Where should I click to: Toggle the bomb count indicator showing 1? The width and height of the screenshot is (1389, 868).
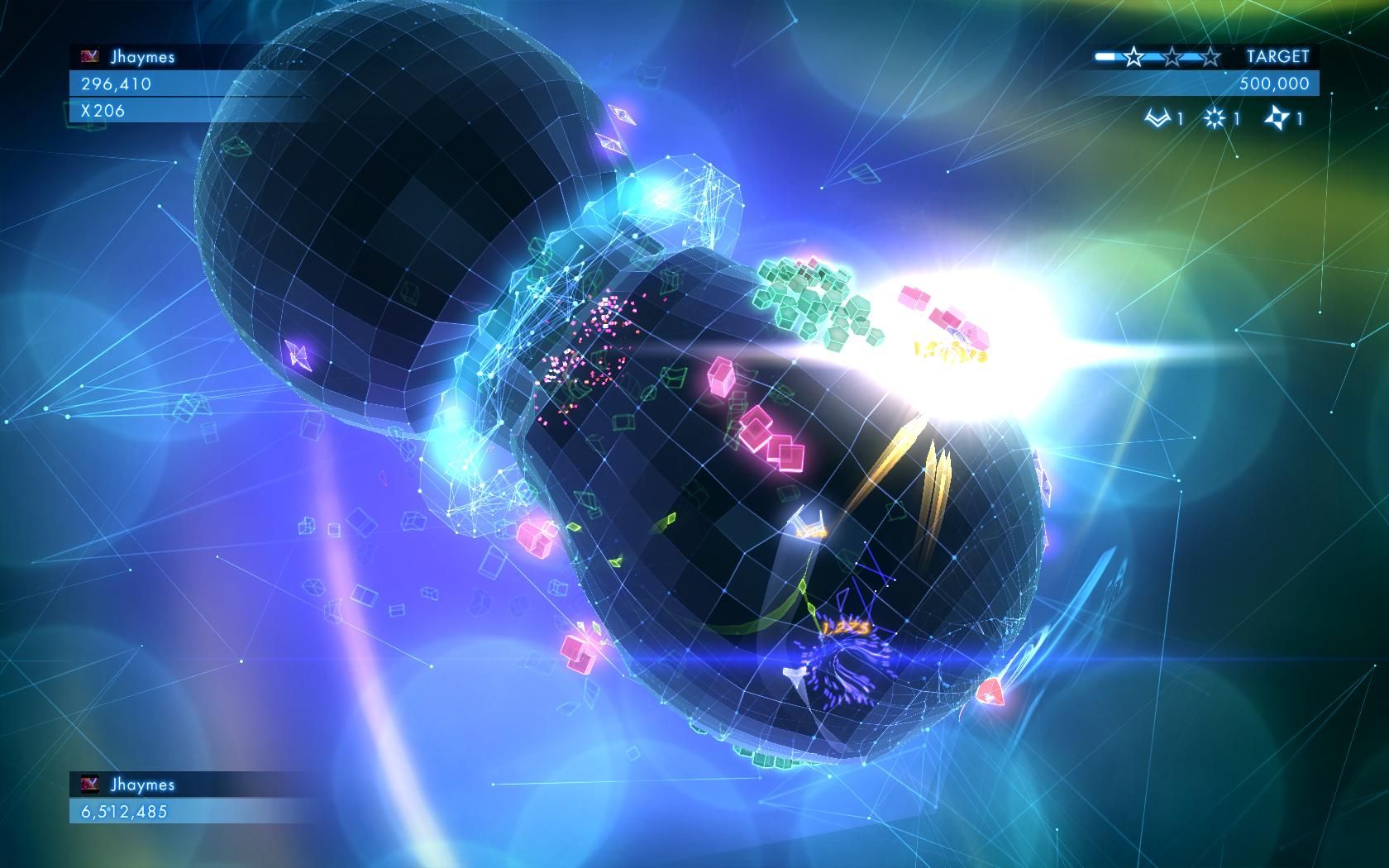(1236, 118)
